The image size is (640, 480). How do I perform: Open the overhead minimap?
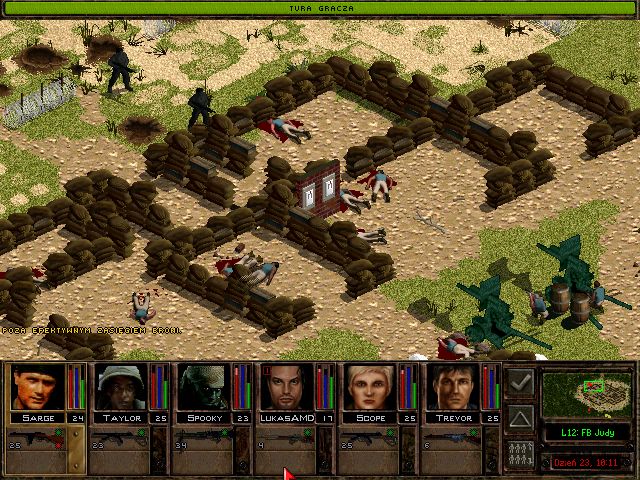pyautogui.click(x=588, y=392)
